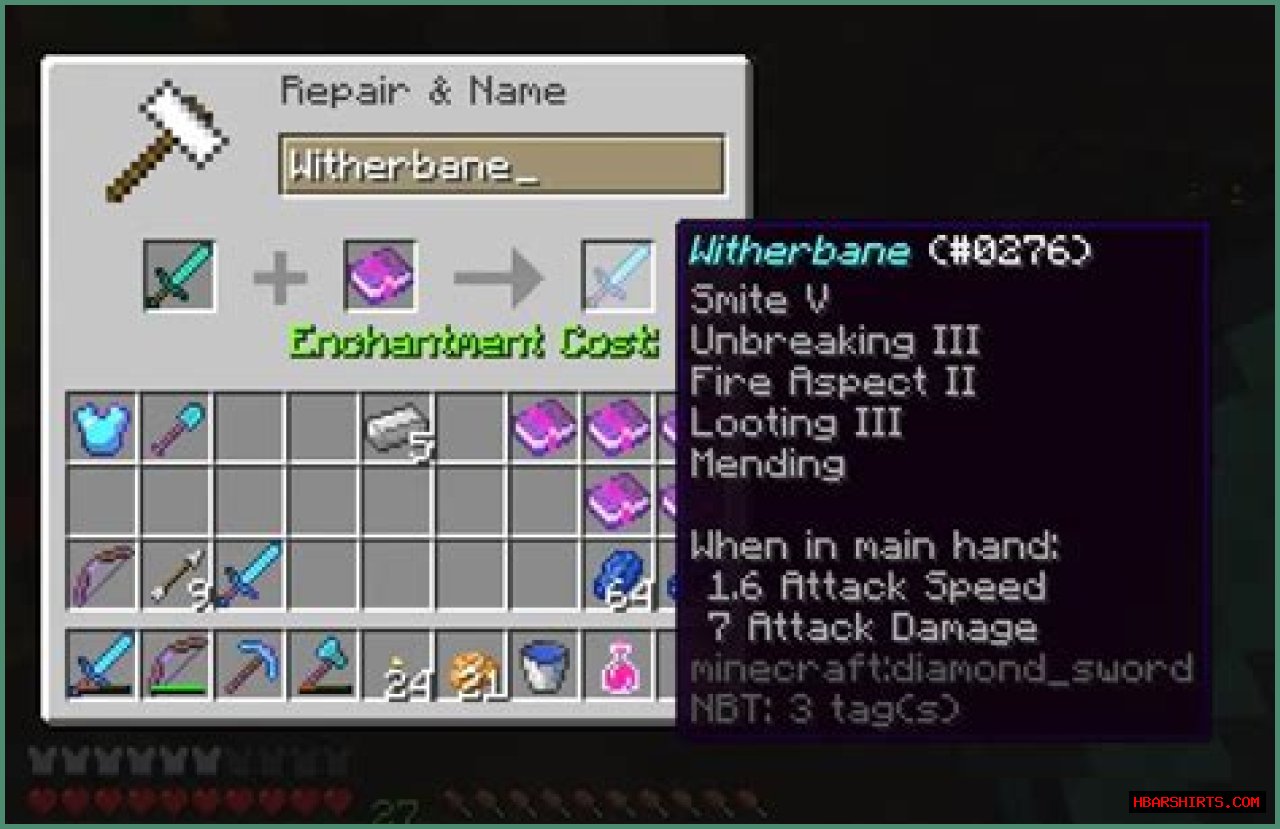This screenshot has height=829, width=1280.
Task: Select the hotbar bow with the green durability bar
Action: 176,664
